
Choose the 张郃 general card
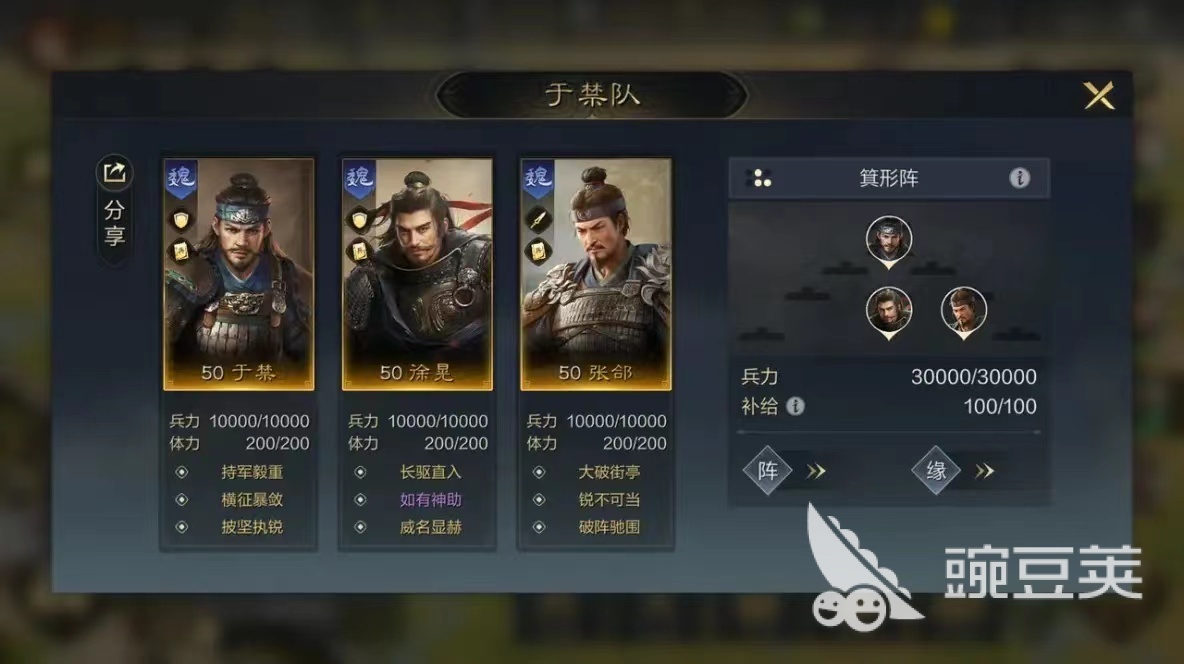point(596,273)
